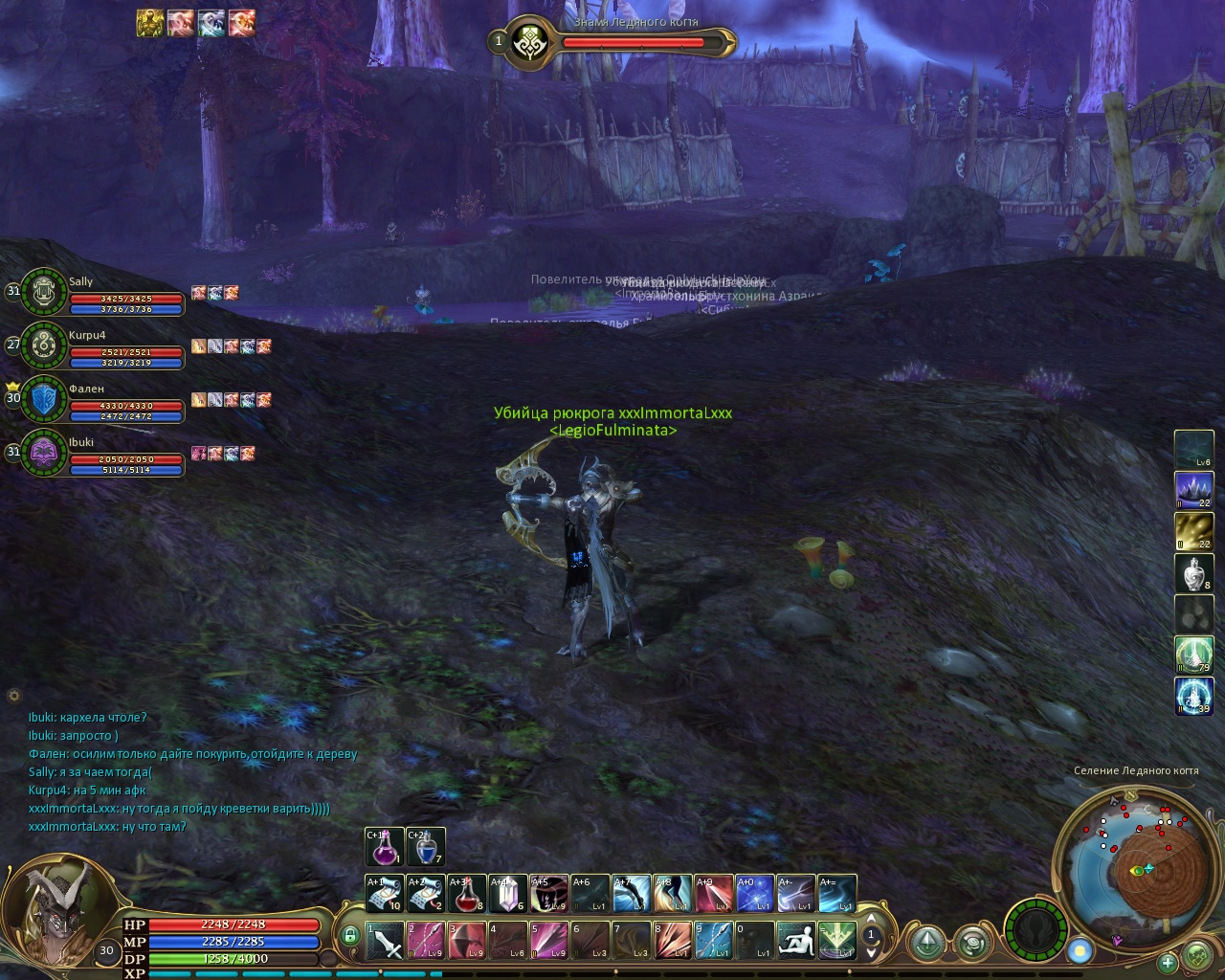Click the green plus button below minimap

point(1168,963)
